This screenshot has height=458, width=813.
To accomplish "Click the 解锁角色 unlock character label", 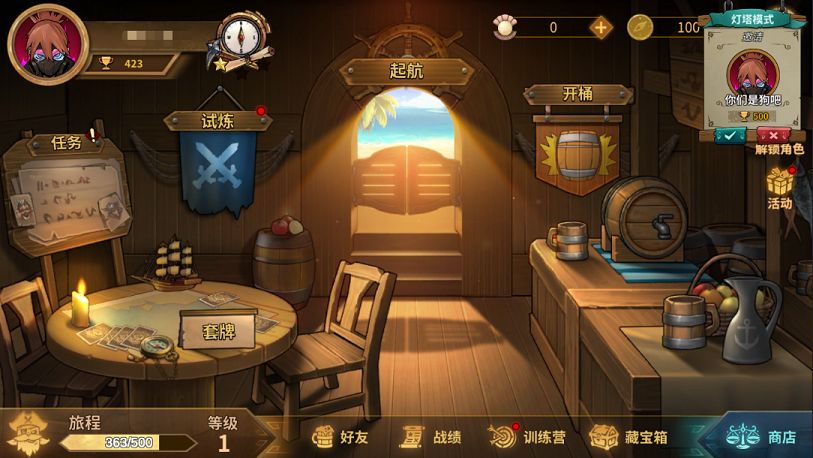I will coord(780,150).
